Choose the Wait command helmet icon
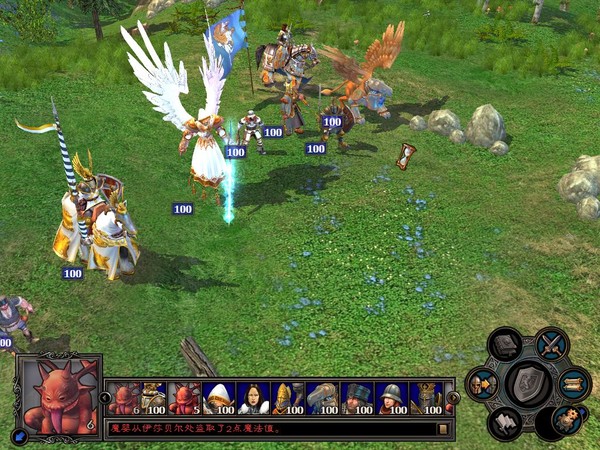This screenshot has width=600, height=450. [x=483, y=384]
